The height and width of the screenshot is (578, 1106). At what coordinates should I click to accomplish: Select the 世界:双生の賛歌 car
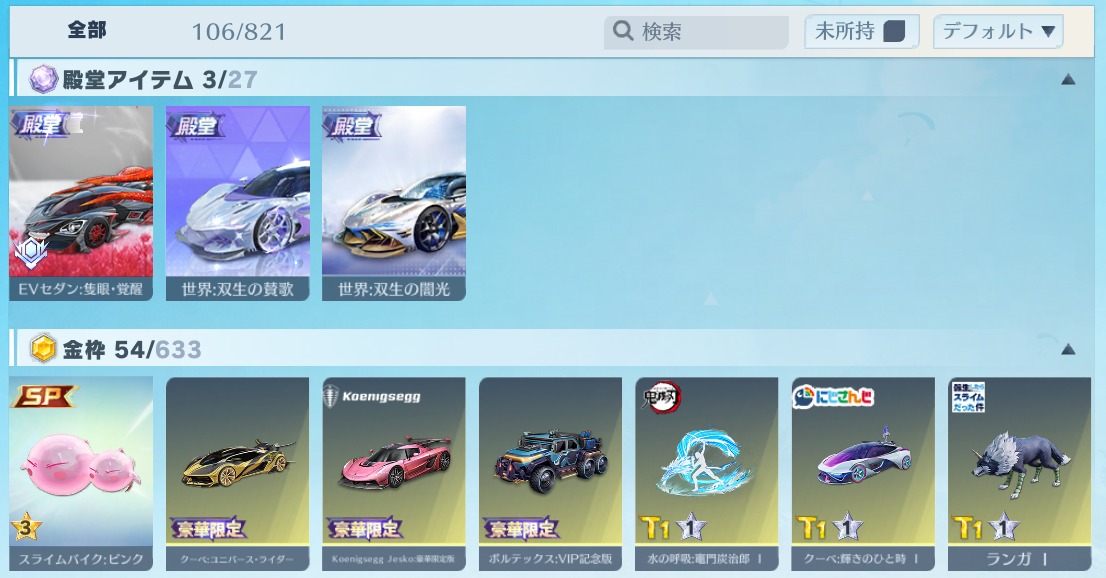[237, 203]
